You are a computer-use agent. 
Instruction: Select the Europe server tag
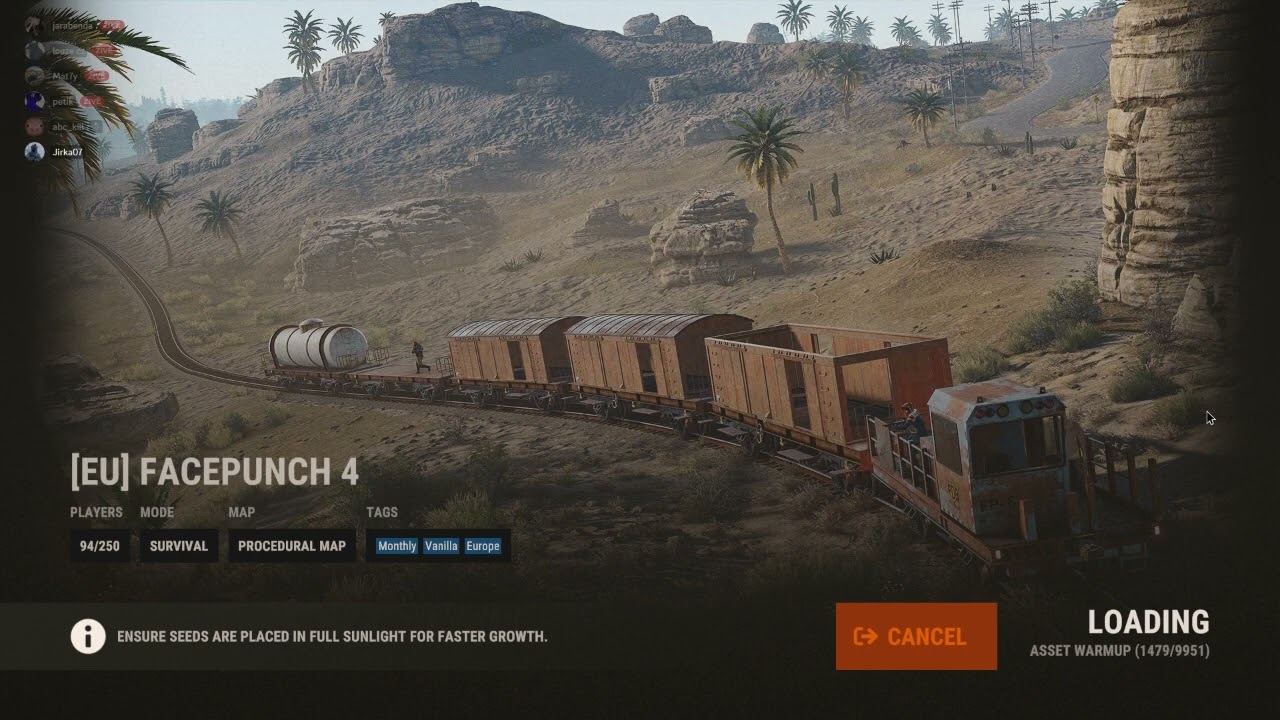(x=483, y=546)
